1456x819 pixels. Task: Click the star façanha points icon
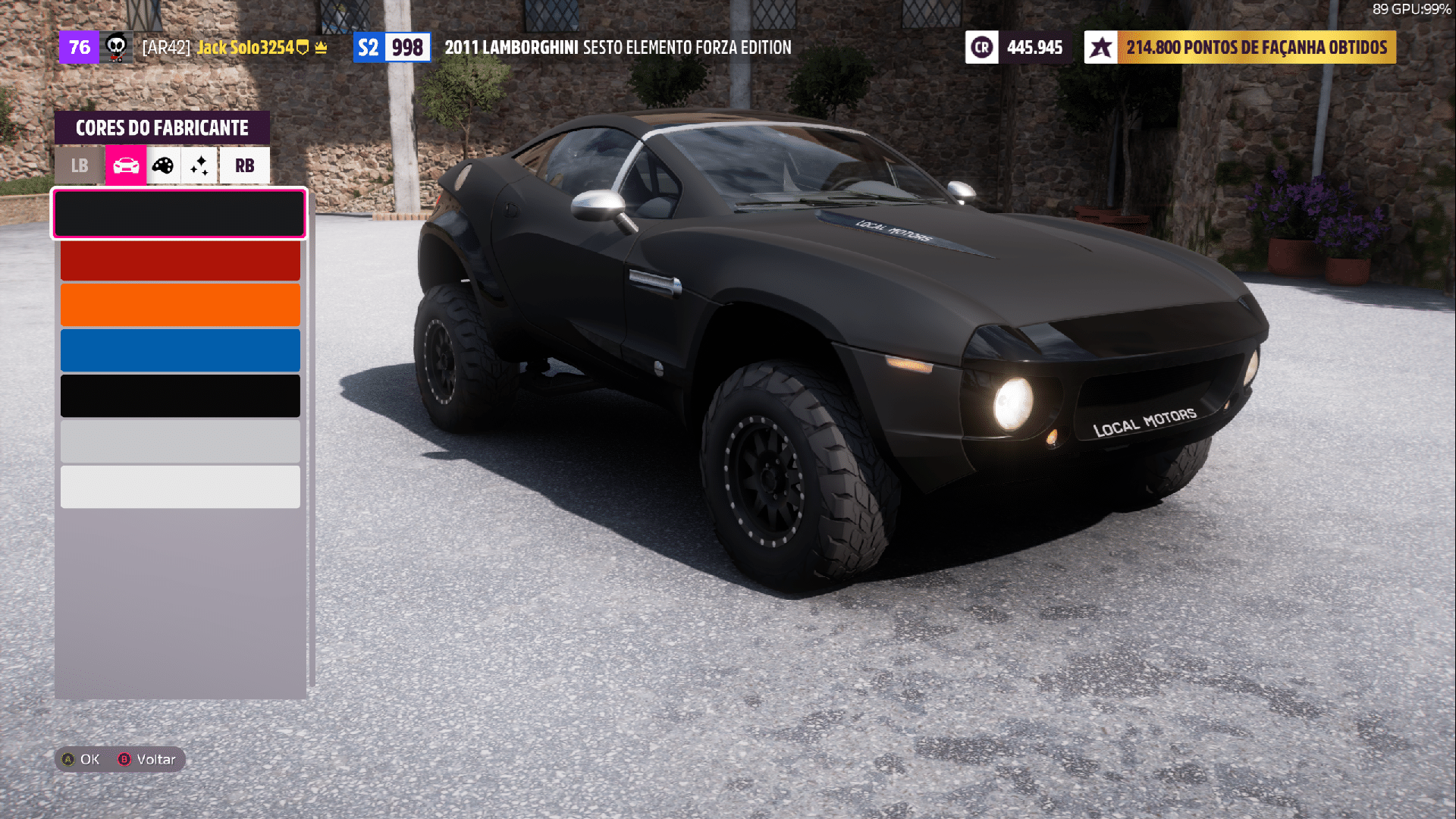click(1101, 47)
